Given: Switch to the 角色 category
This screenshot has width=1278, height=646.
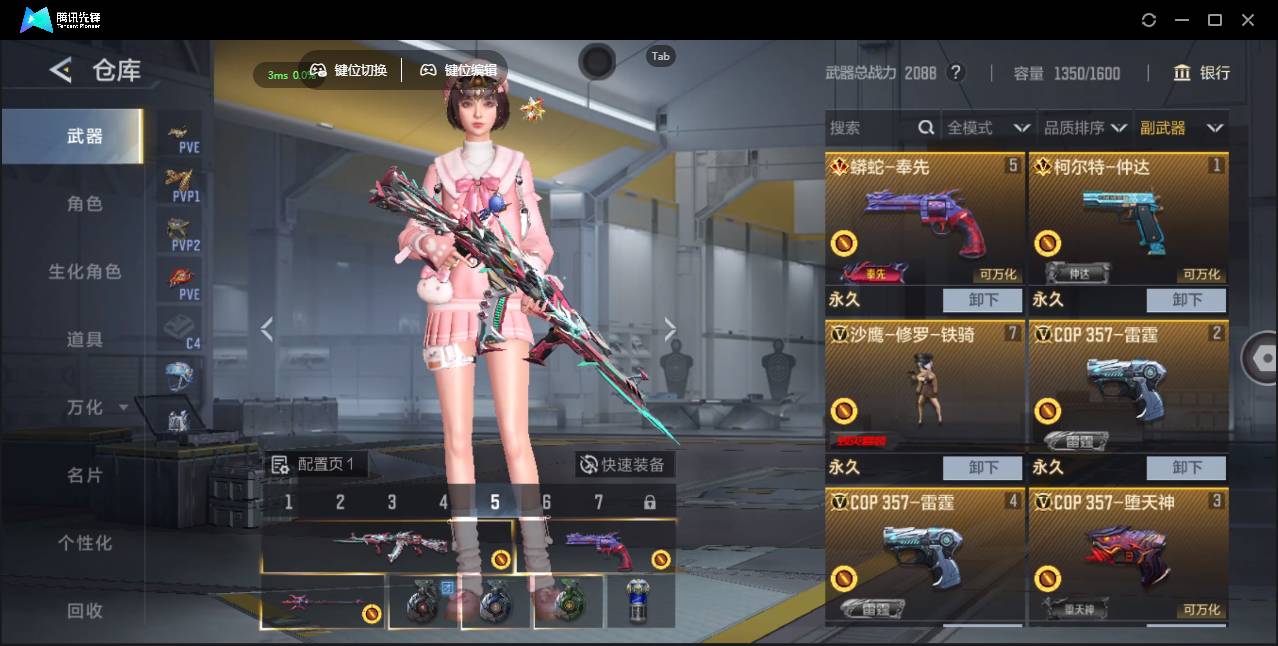Looking at the screenshot, I should point(85,204).
